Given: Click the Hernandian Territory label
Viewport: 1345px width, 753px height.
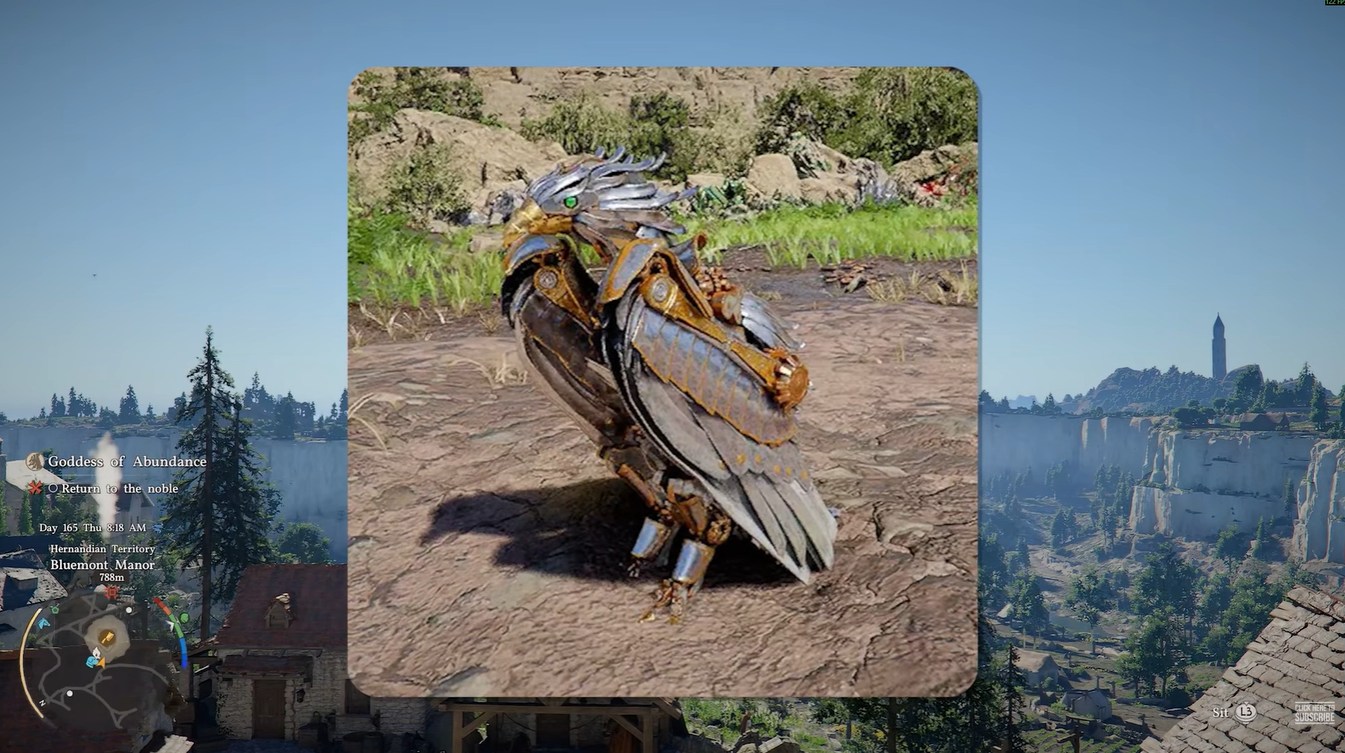Looking at the screenshot, I should tap(102, 549).
